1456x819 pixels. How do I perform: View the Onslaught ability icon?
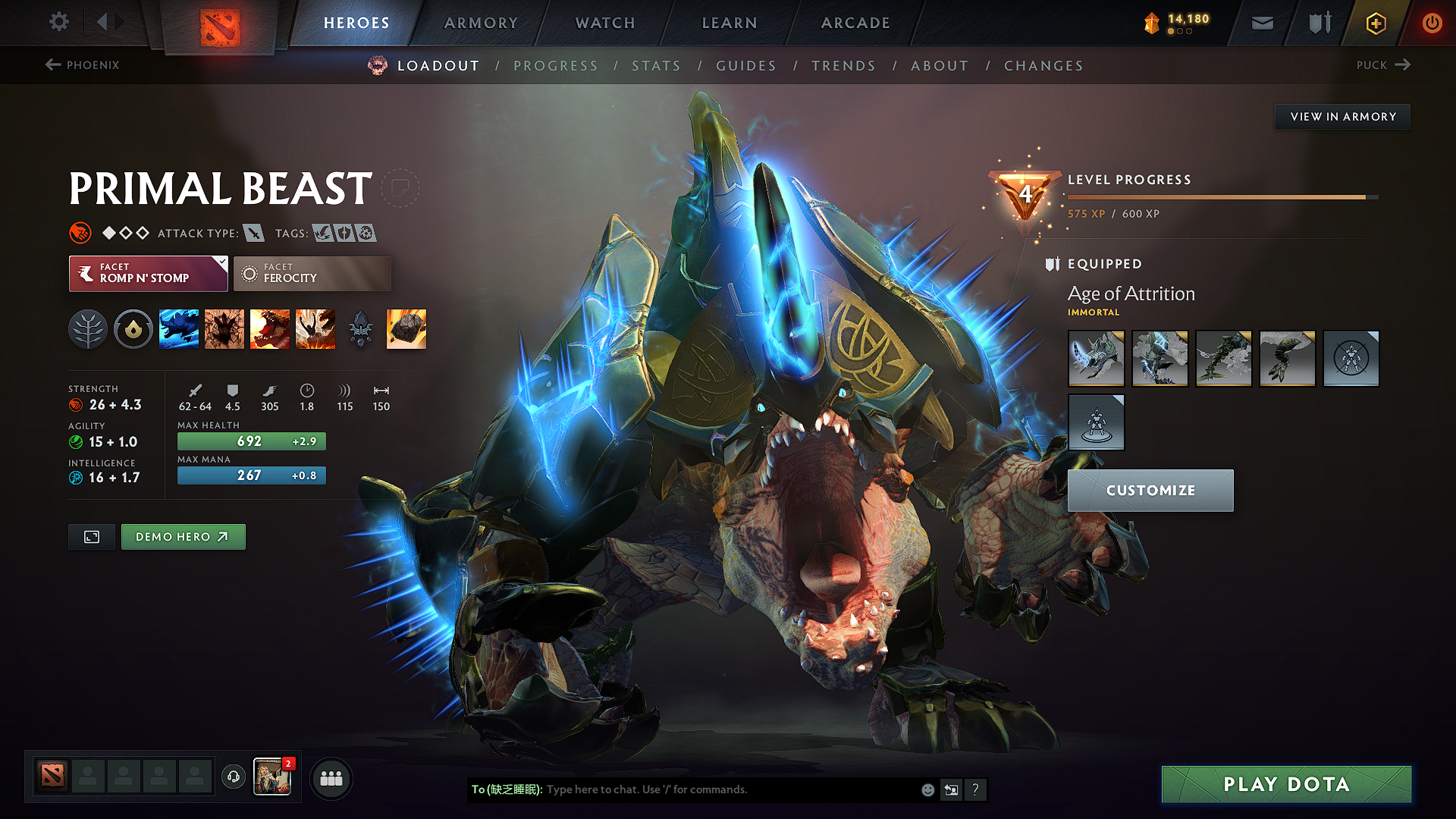click(x=179, y=328)
